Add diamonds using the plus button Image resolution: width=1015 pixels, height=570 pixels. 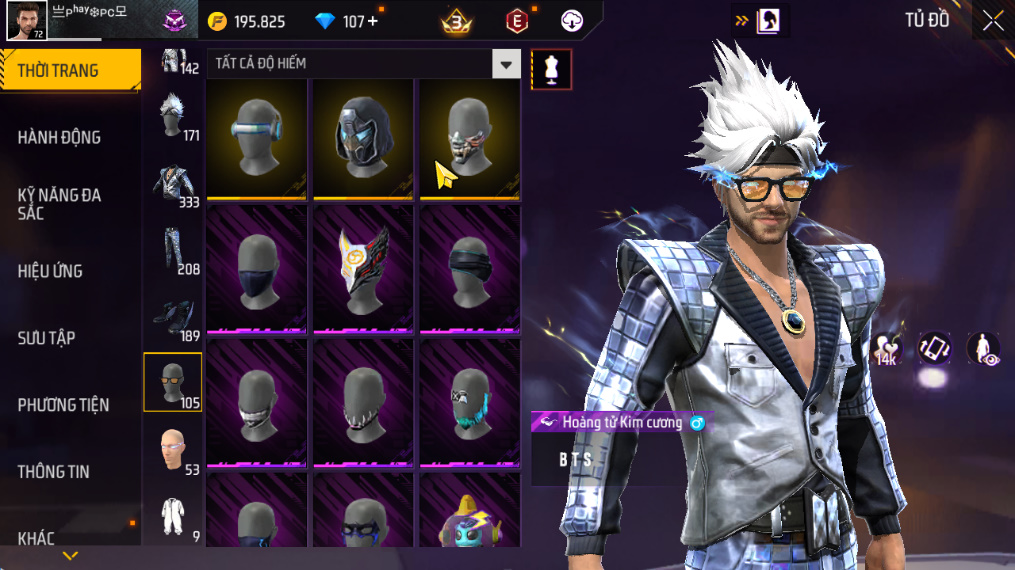point(373,21)
